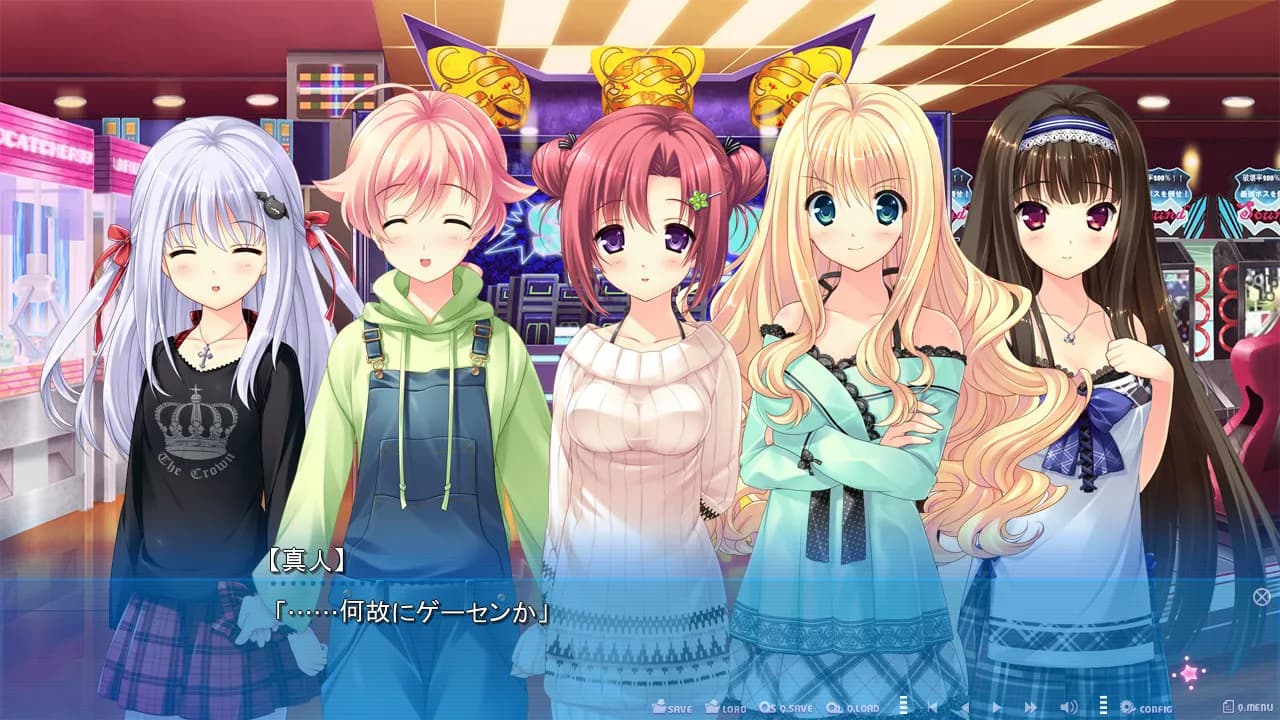Expand the left three-dot menu

pos(902,705)
